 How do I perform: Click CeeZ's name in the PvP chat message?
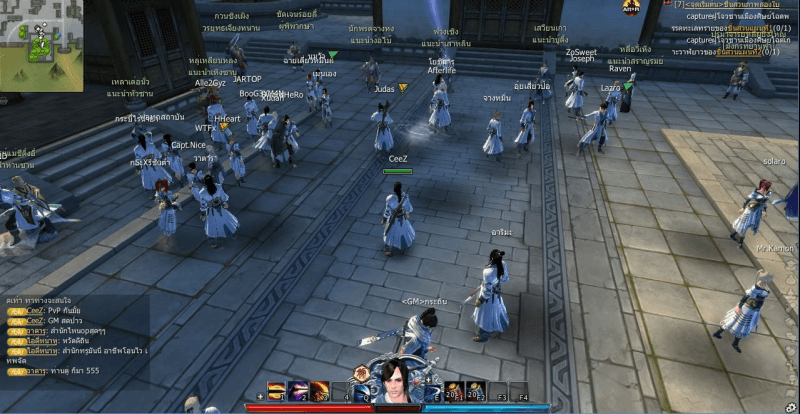pyautogui.click(x=36, y=312)
